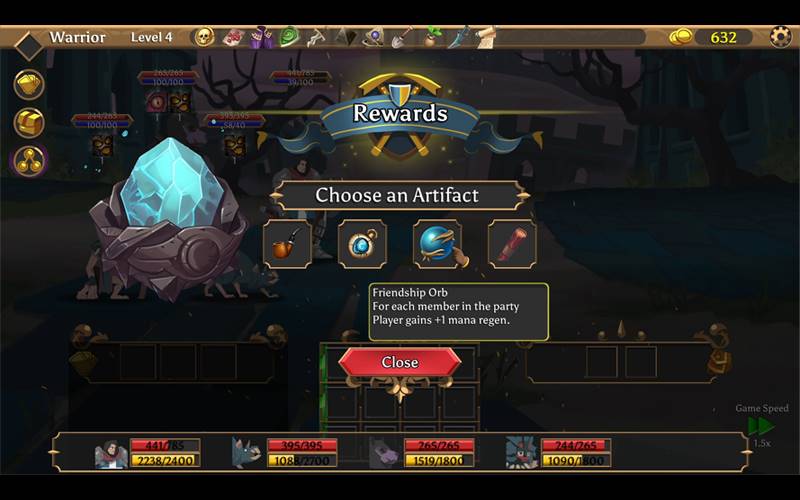Viewport: 800px width, 500px height.
Task: Select the warrior hero portrait
Action: point(110,453)
